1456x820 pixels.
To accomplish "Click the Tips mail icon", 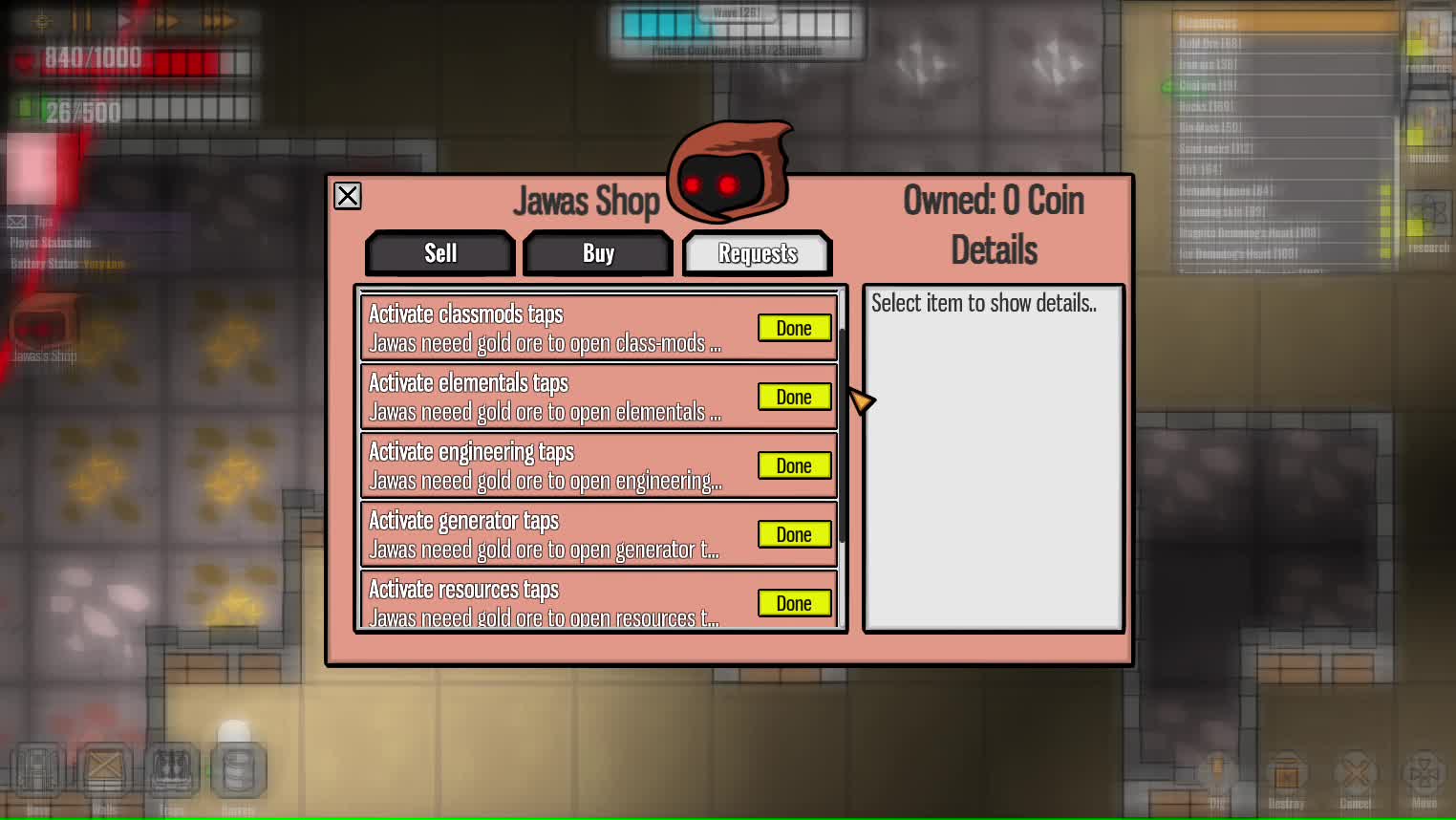I will (x=15, y=221).
